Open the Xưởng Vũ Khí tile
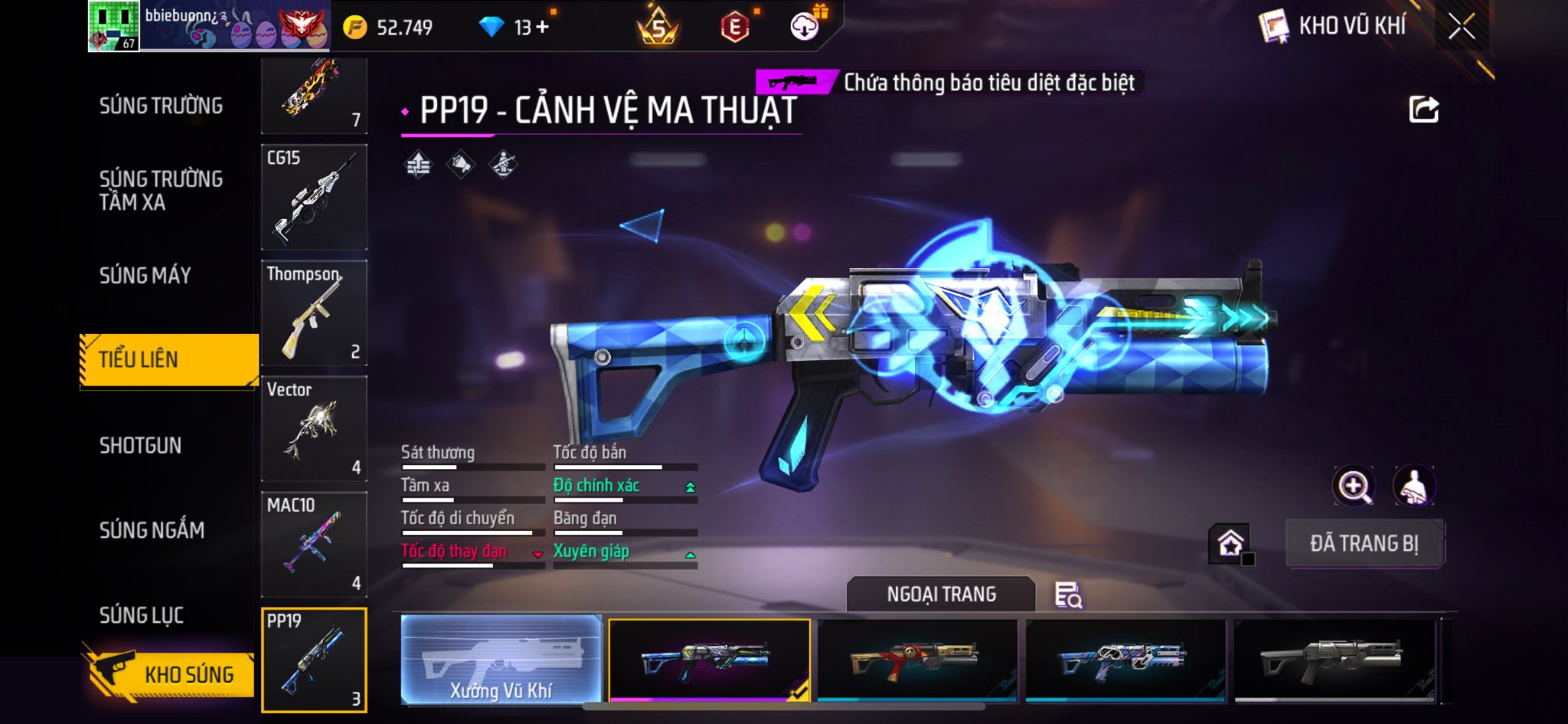1568x724 pixels. click(x=501, y=659)
